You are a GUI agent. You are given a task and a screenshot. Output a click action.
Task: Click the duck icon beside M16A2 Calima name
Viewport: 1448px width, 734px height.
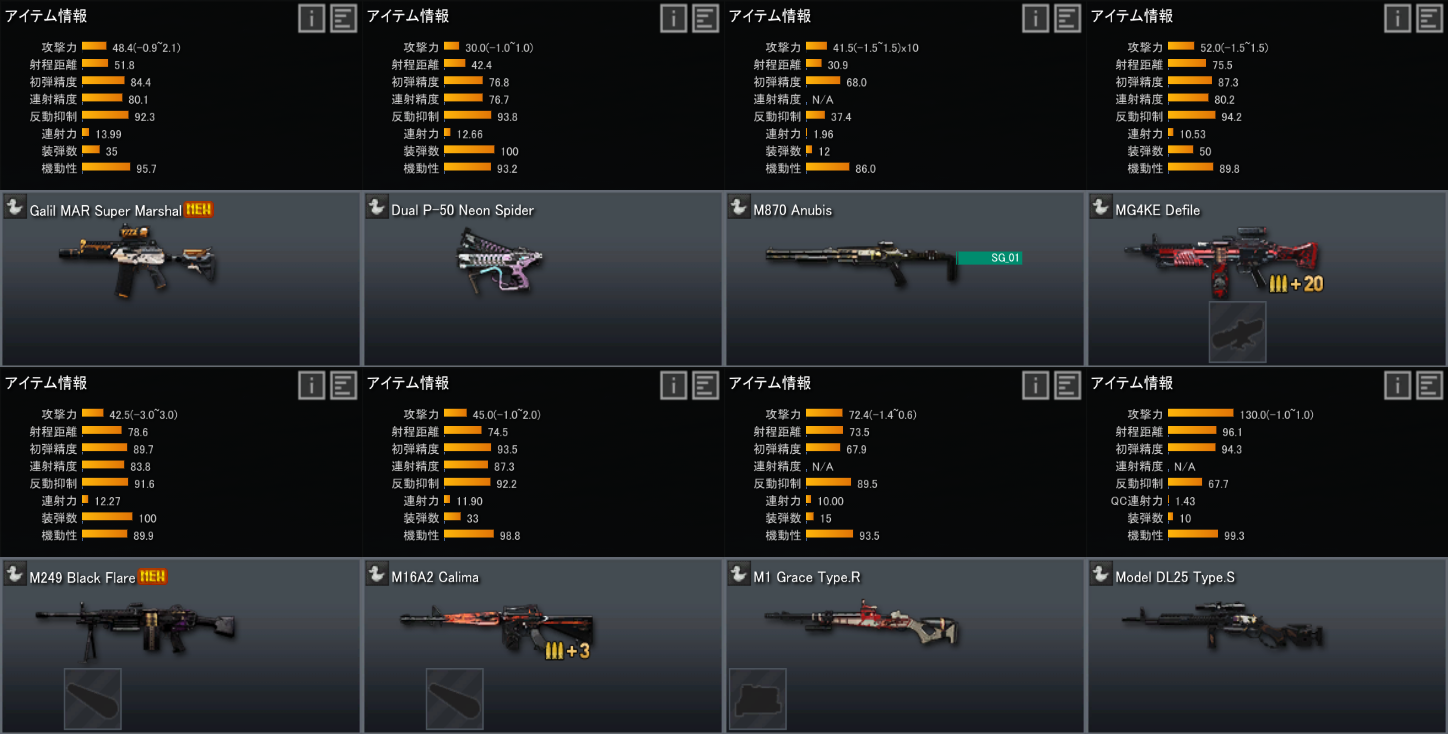377,574
